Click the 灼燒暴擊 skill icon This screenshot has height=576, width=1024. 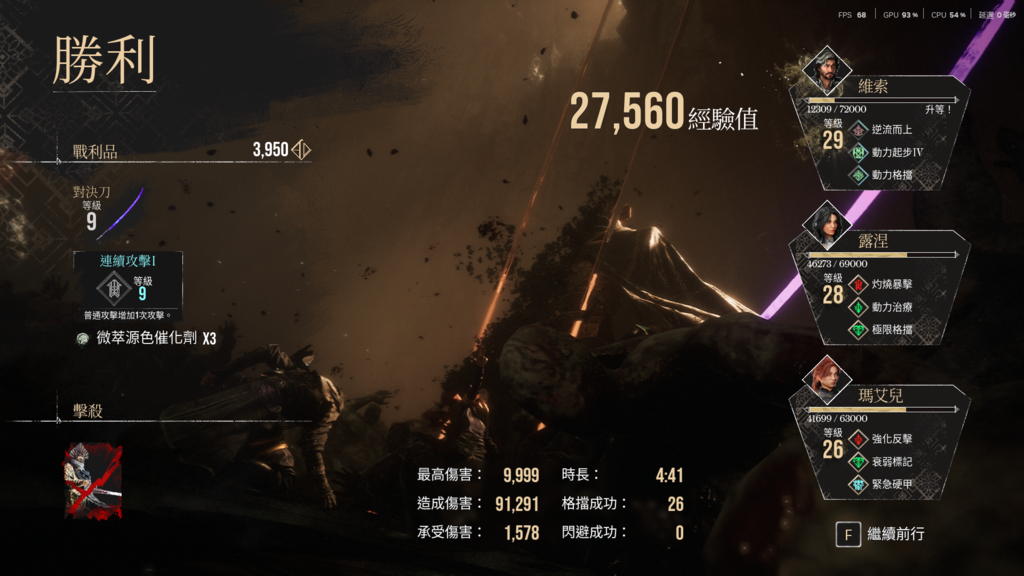(859, 285)
